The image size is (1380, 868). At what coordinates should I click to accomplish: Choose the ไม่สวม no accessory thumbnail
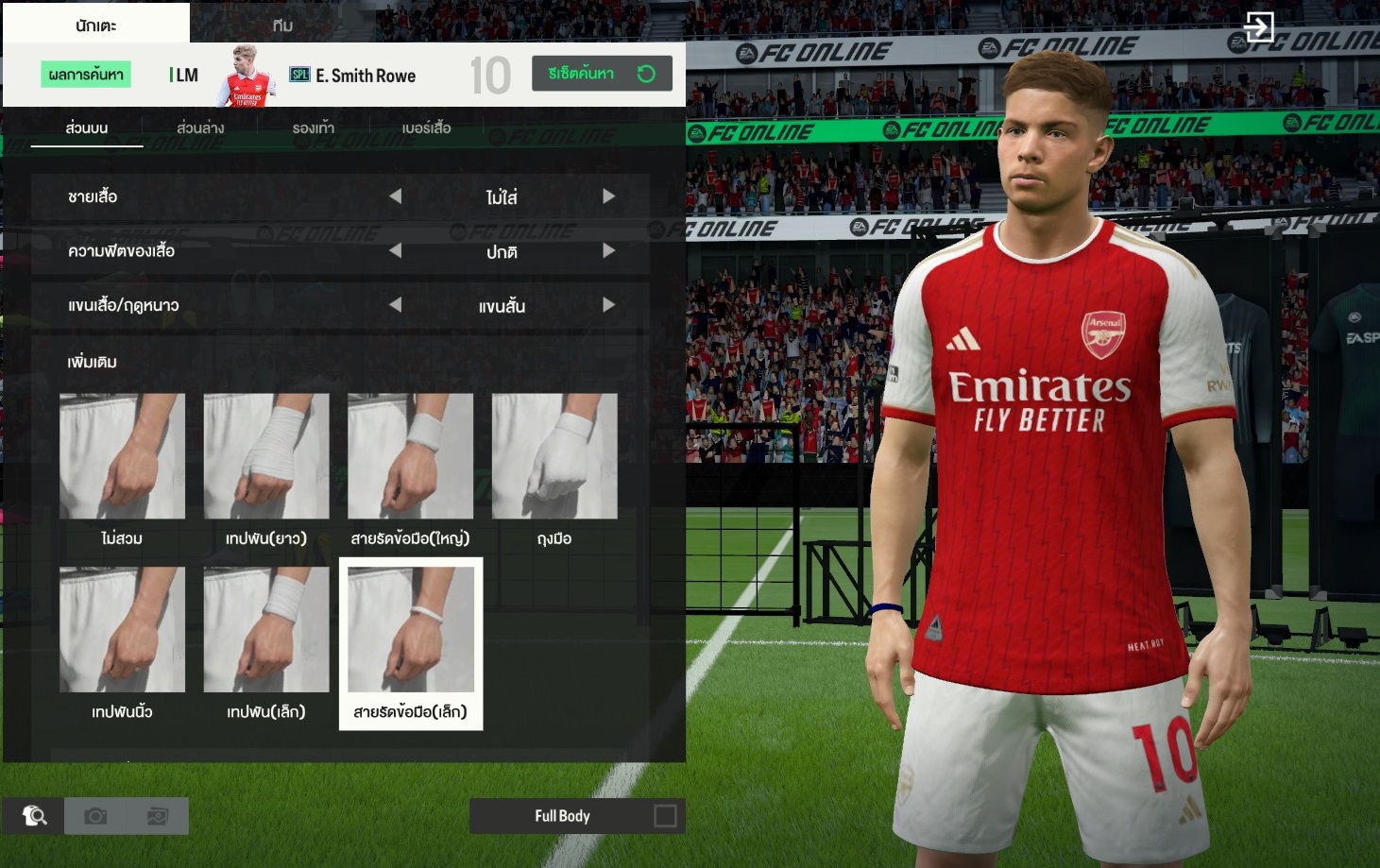tap(122, 457)
